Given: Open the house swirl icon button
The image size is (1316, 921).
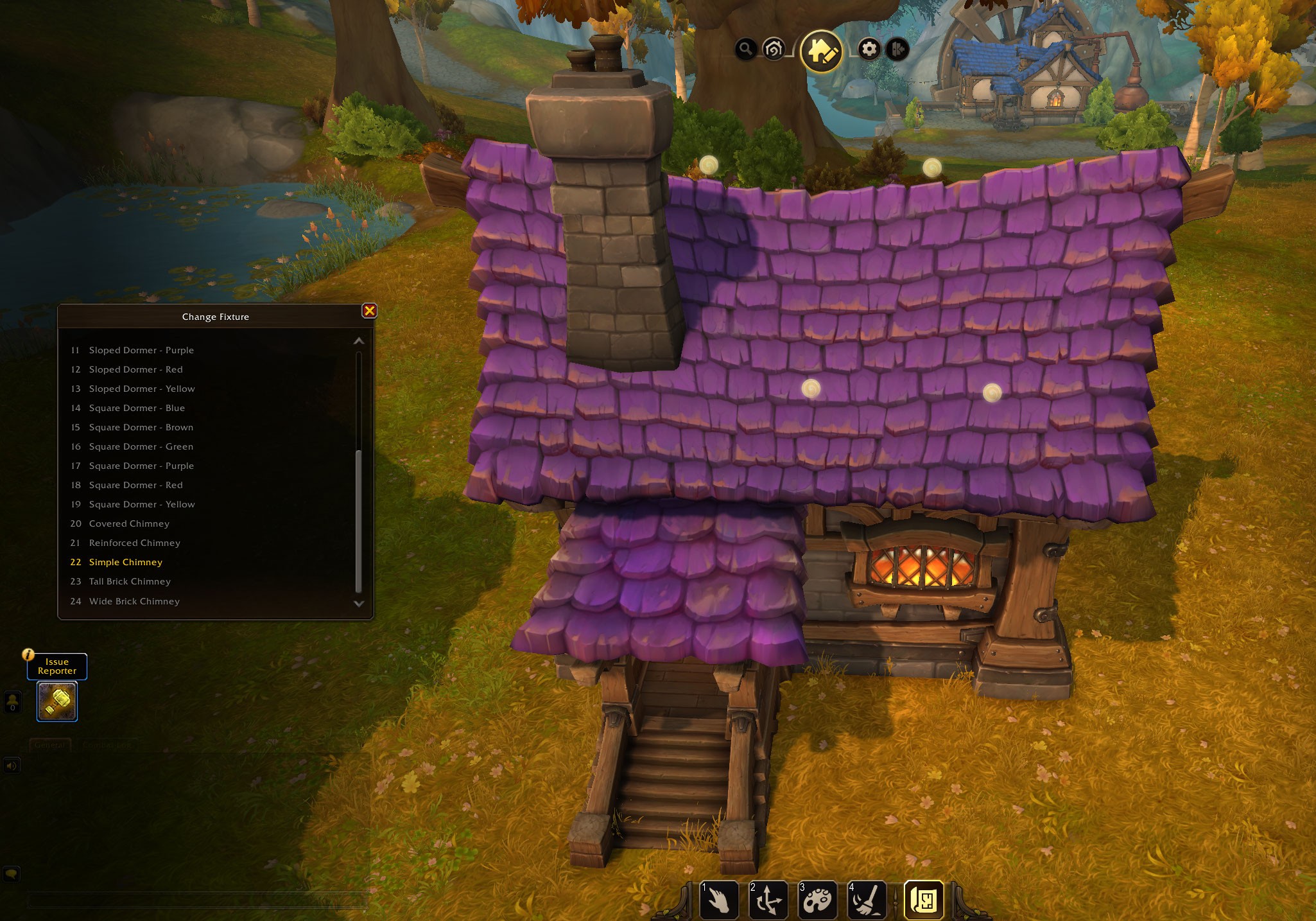Looking at the screenshot, I should pos(774,49).
